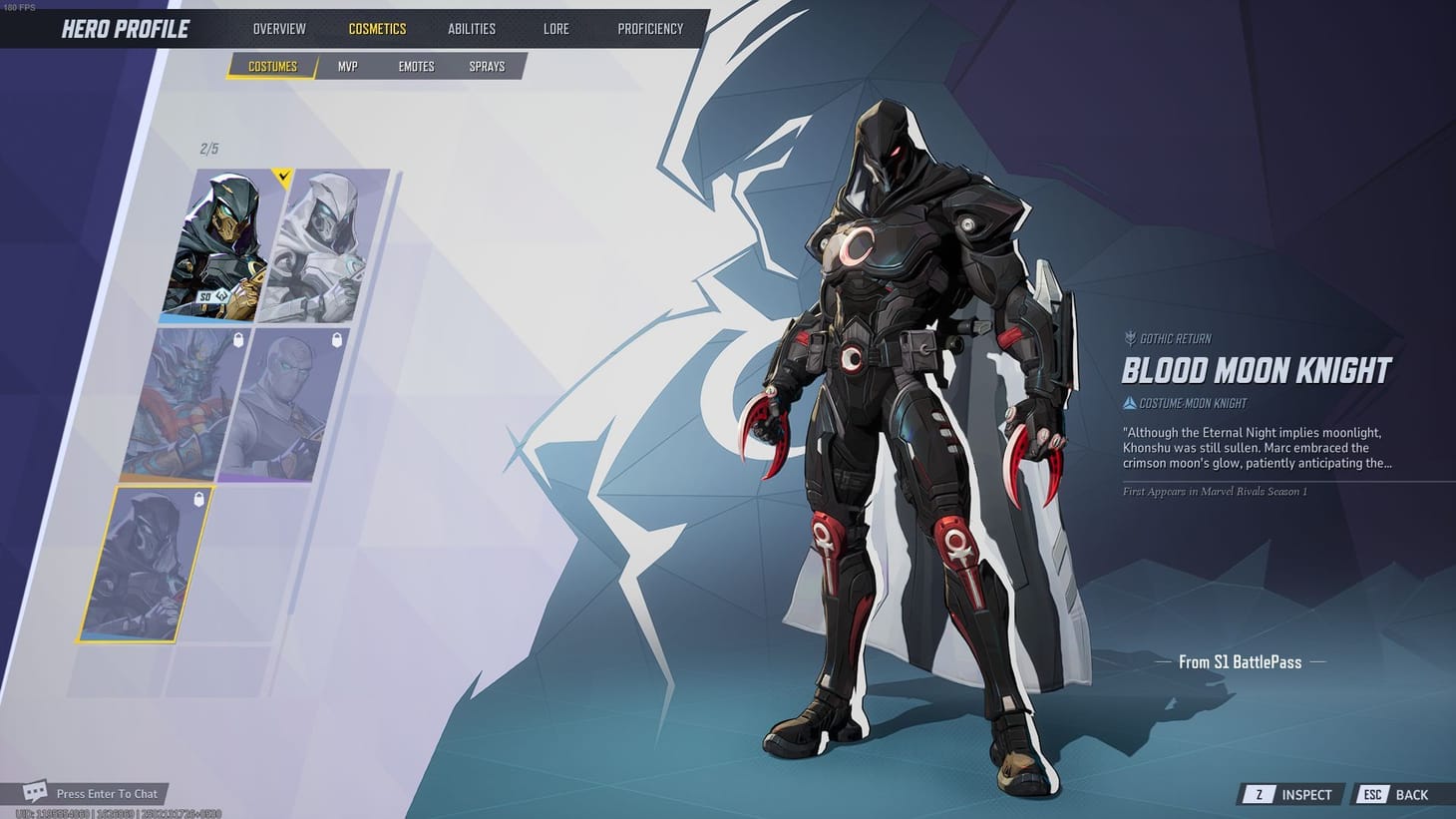
Task: Switch to the MVP sub-tab
Action: point(347,66)
